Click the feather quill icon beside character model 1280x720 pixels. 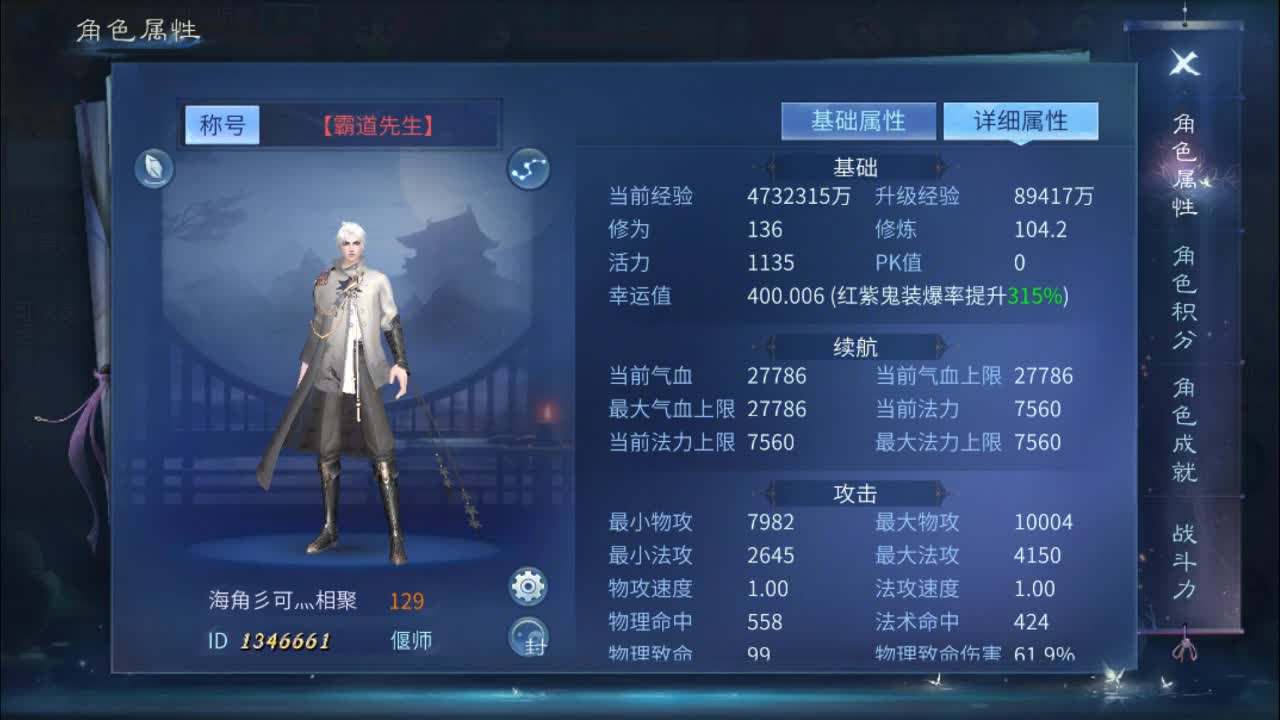click(x=152, y=169)
